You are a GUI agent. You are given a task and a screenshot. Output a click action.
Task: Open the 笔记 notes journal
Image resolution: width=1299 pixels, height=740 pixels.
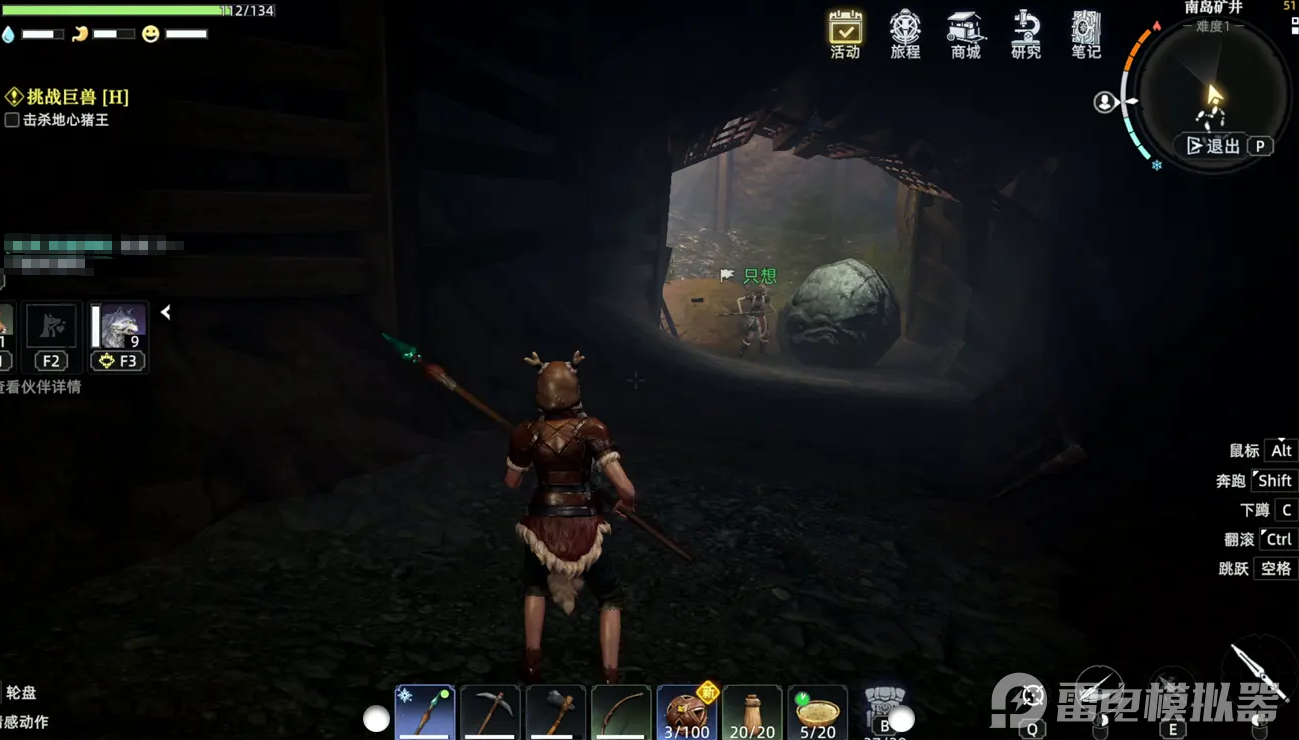click(x=1086, y=33)
